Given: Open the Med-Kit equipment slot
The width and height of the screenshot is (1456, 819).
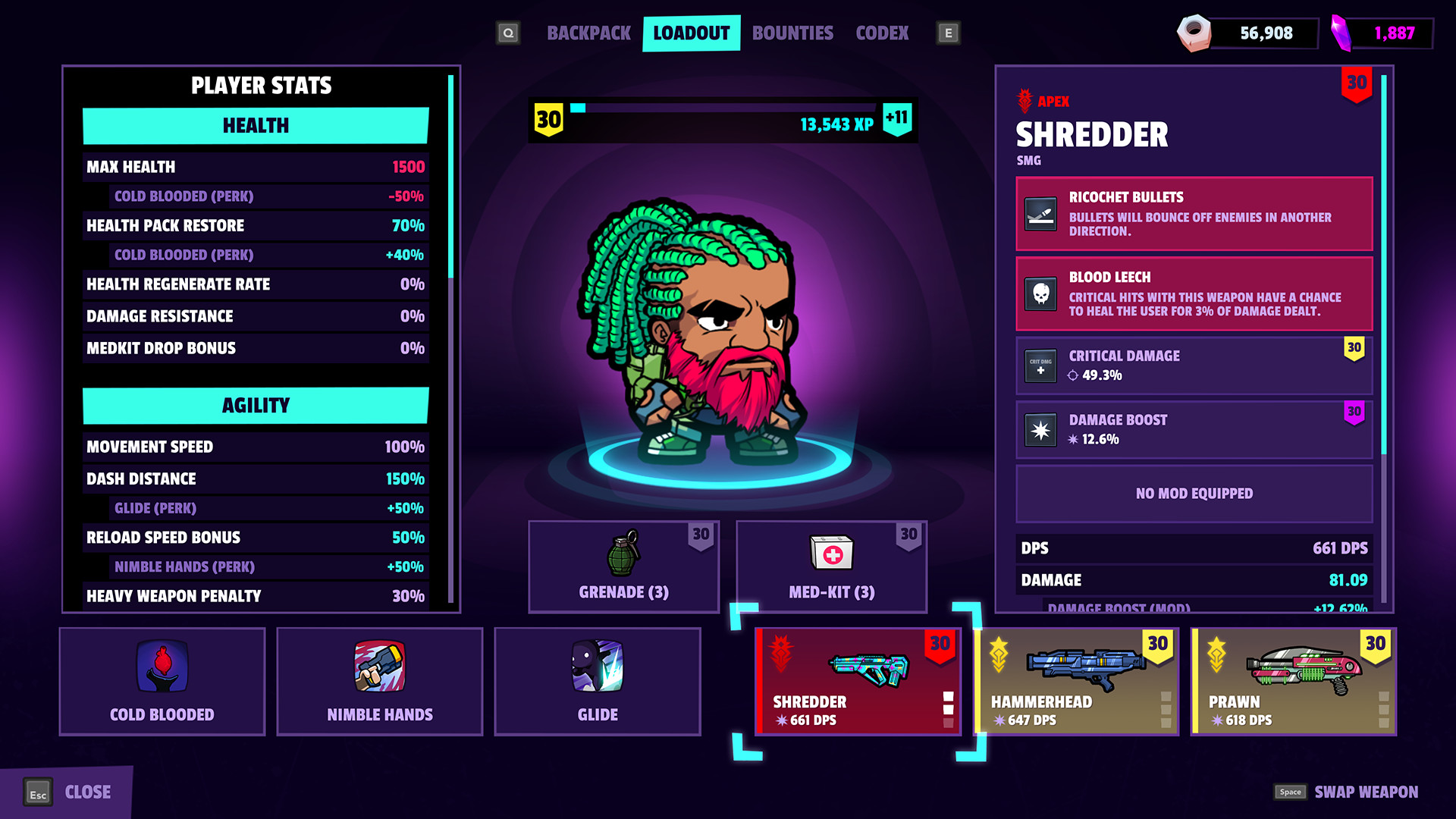Looking at the screenshot, I should [x=831, y=566].
